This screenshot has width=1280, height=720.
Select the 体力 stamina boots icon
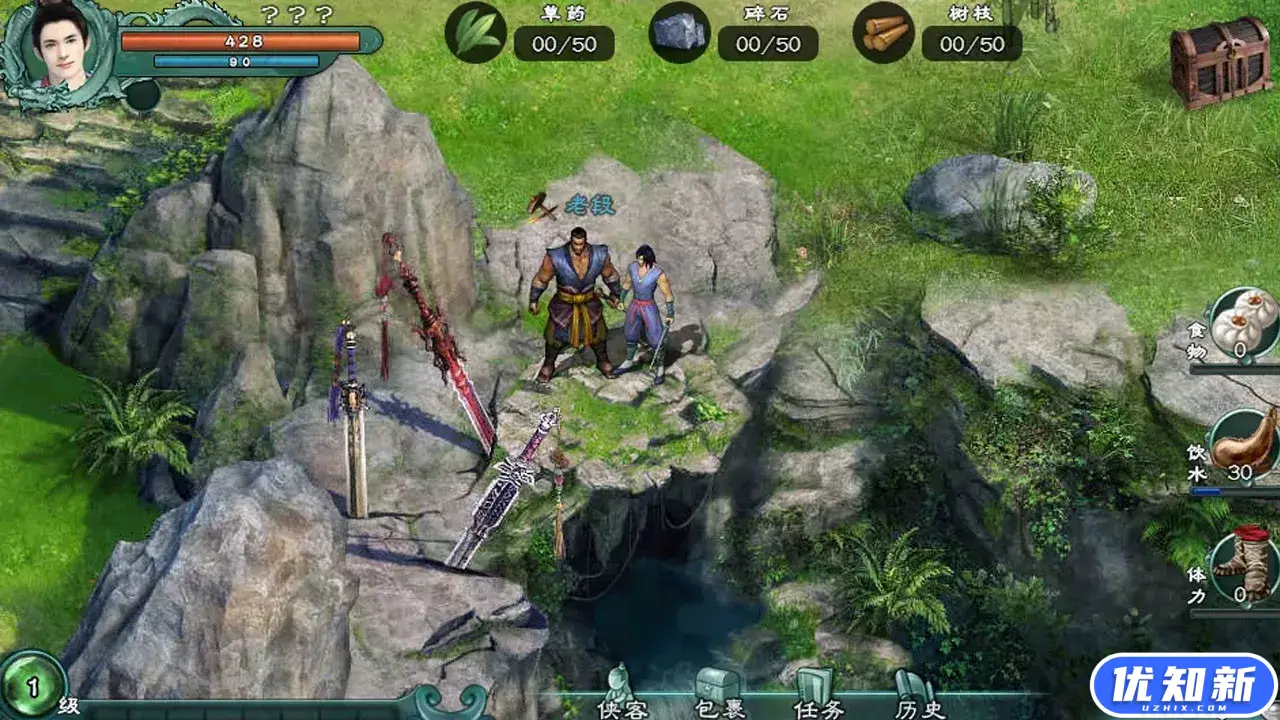click(x=1246, y=566)
